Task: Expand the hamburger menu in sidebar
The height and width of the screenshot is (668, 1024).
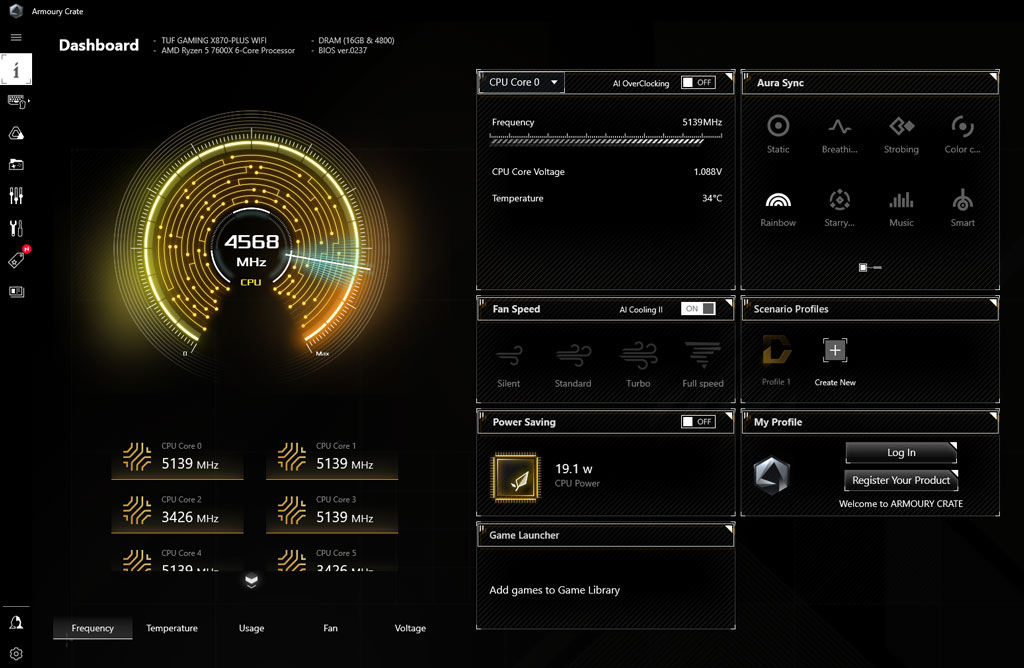Action: point(16,37)
